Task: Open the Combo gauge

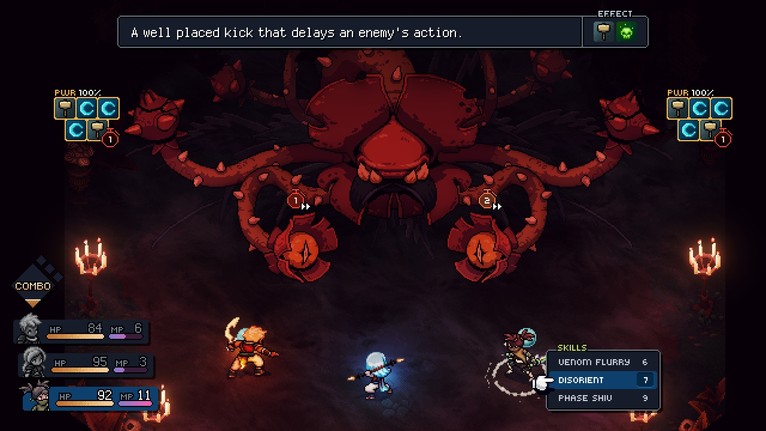Action: (32, 285)
